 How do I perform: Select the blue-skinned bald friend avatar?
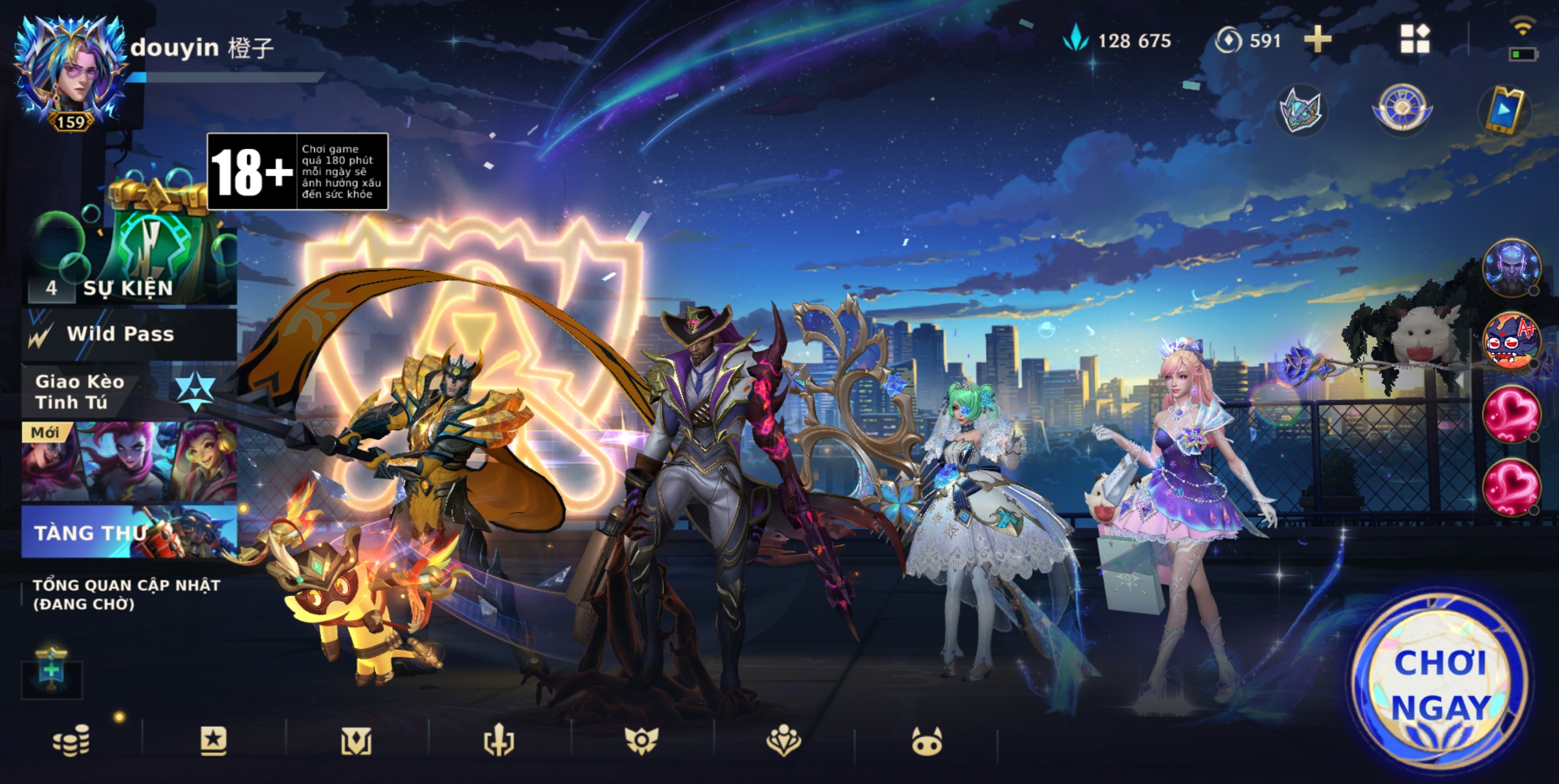click(x=1511, y=267)
